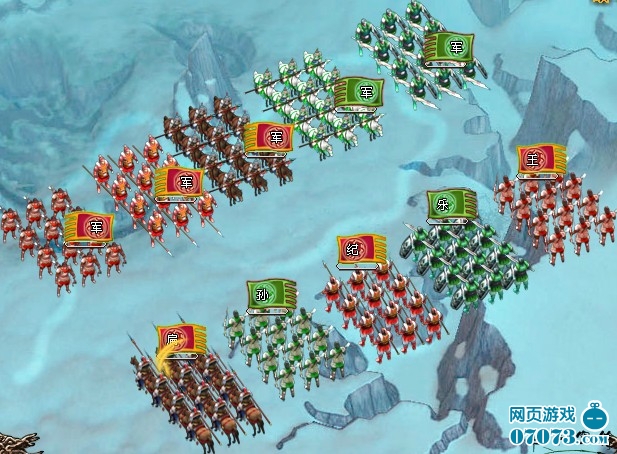Select the green 孙 army banner
Image resolution: width=617 pixels, height=454 pixels.
click(x=272, y=295)
